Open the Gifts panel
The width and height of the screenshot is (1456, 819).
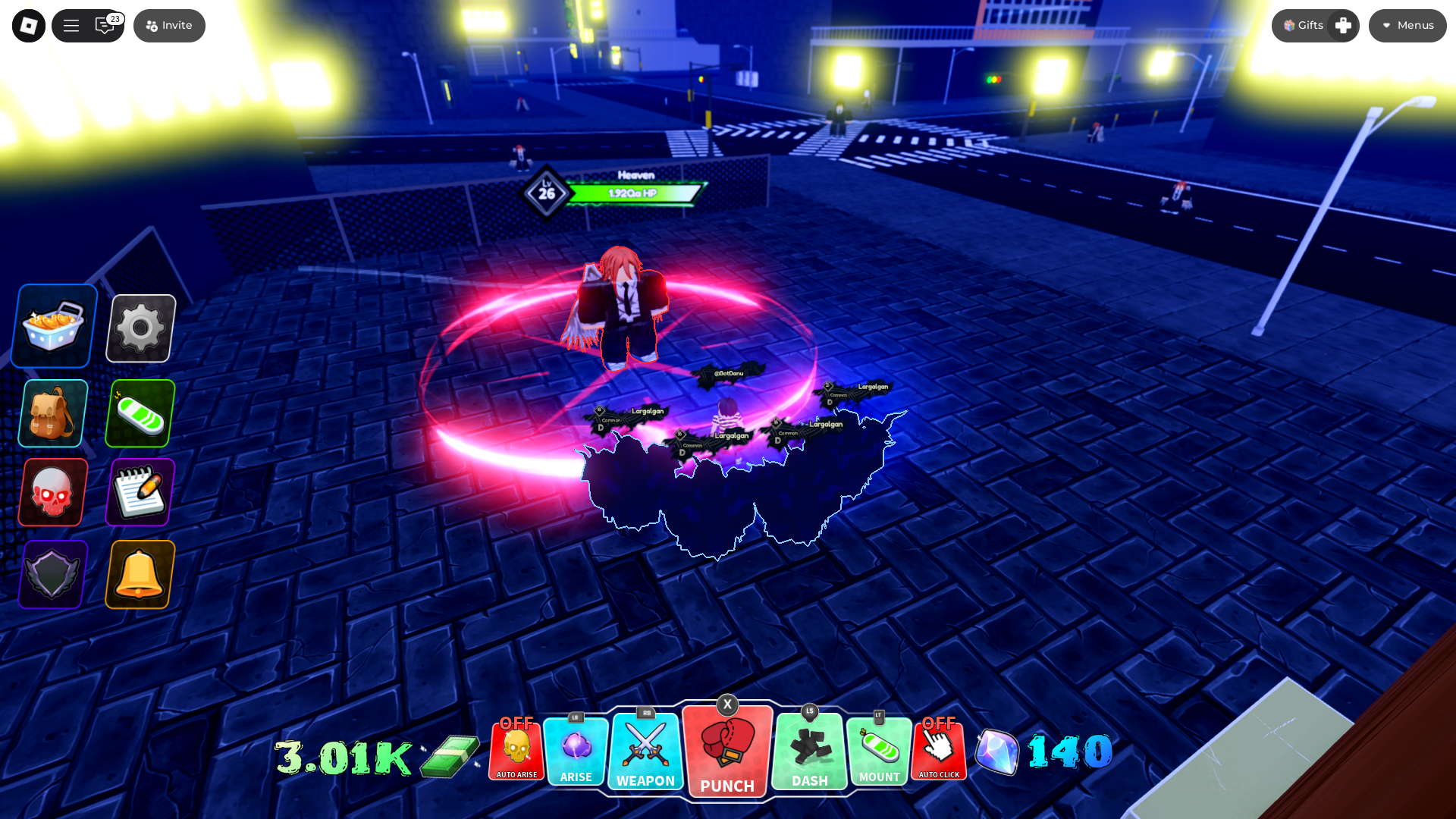1304,26
